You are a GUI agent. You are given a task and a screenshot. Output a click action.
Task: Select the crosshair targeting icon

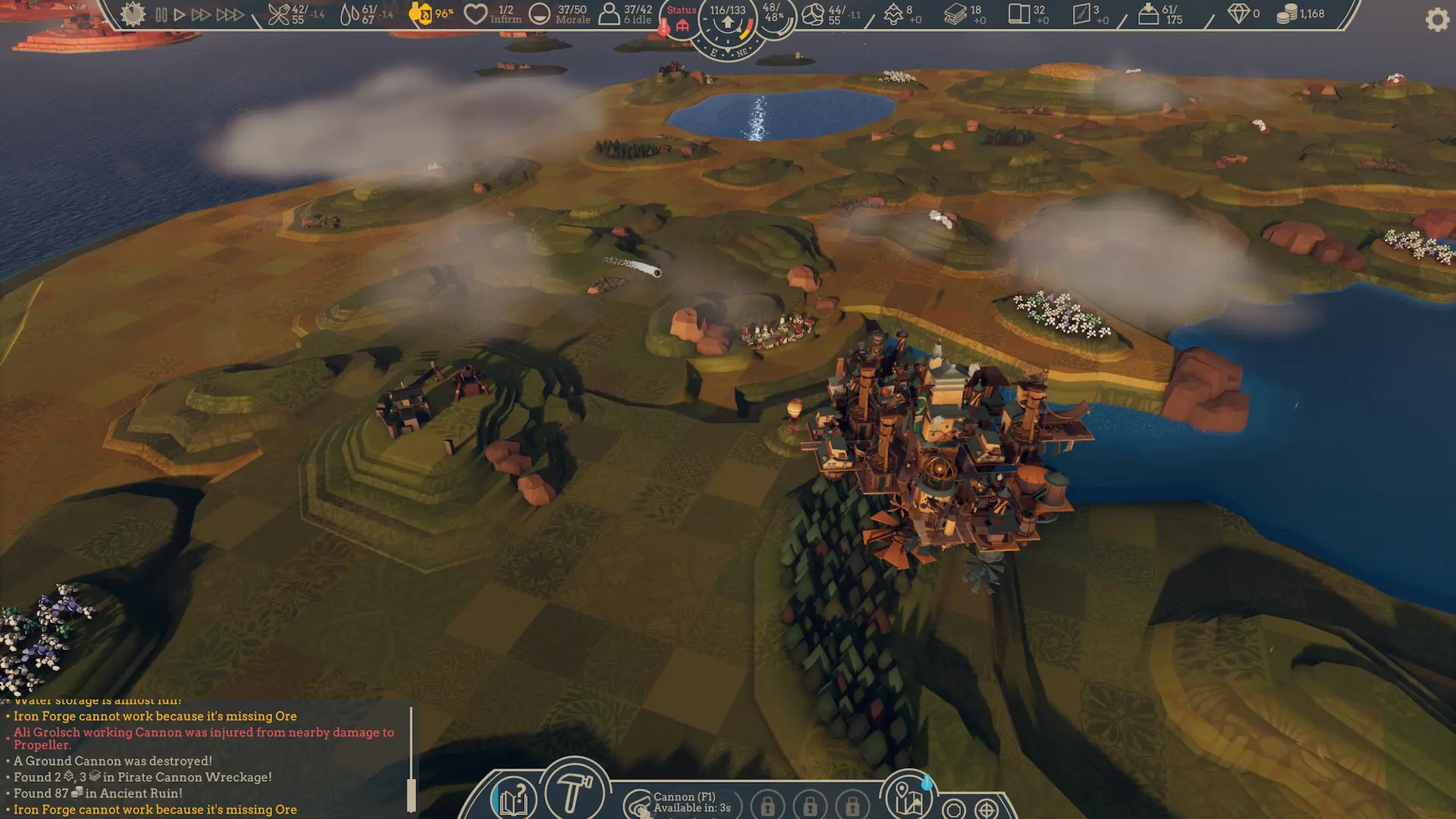point(986,808)
